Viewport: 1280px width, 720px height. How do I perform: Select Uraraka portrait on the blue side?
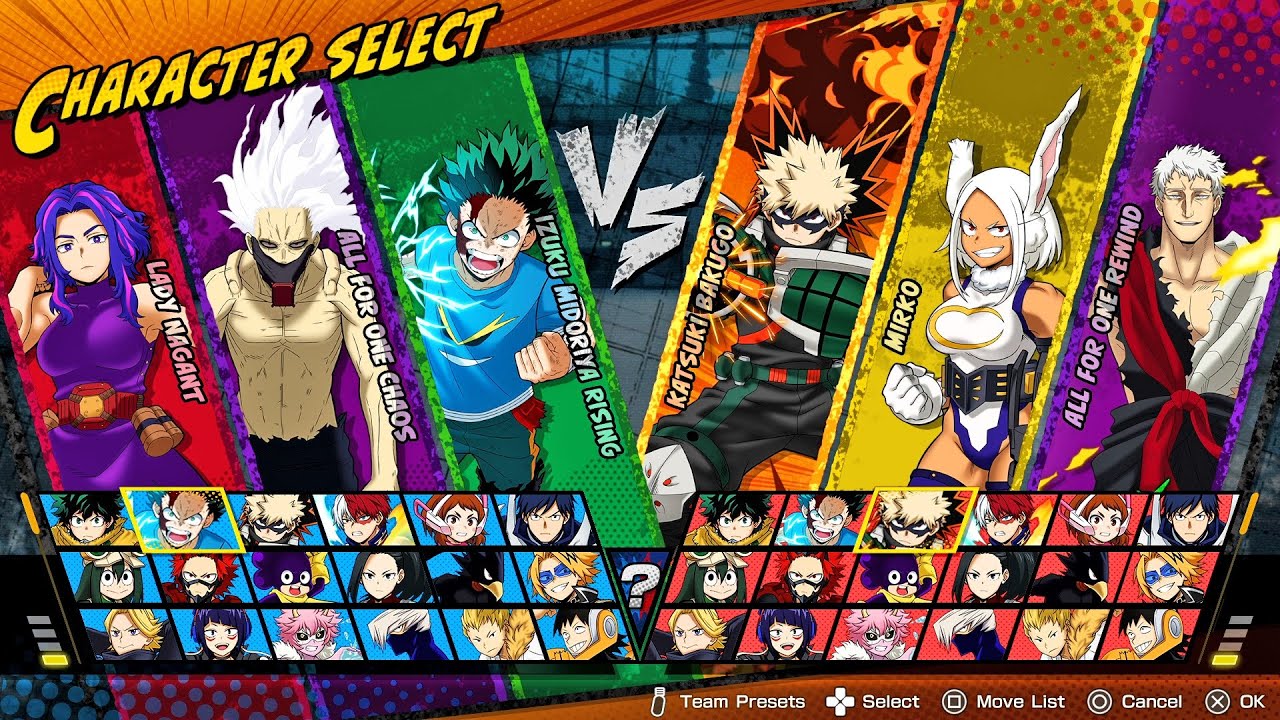[448, 520]
